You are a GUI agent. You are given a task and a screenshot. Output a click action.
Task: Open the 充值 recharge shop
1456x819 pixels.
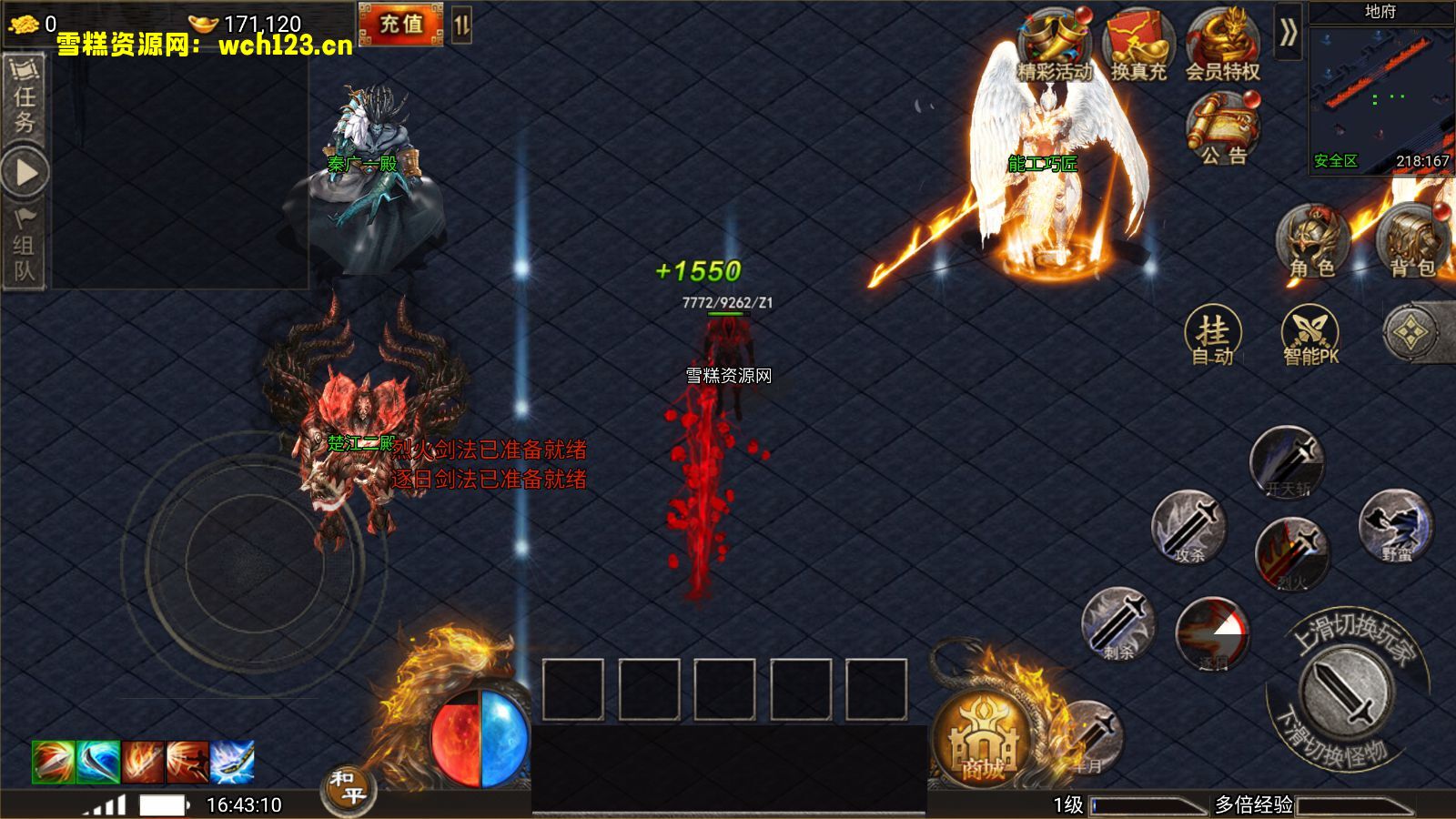[x=400, y=24]
